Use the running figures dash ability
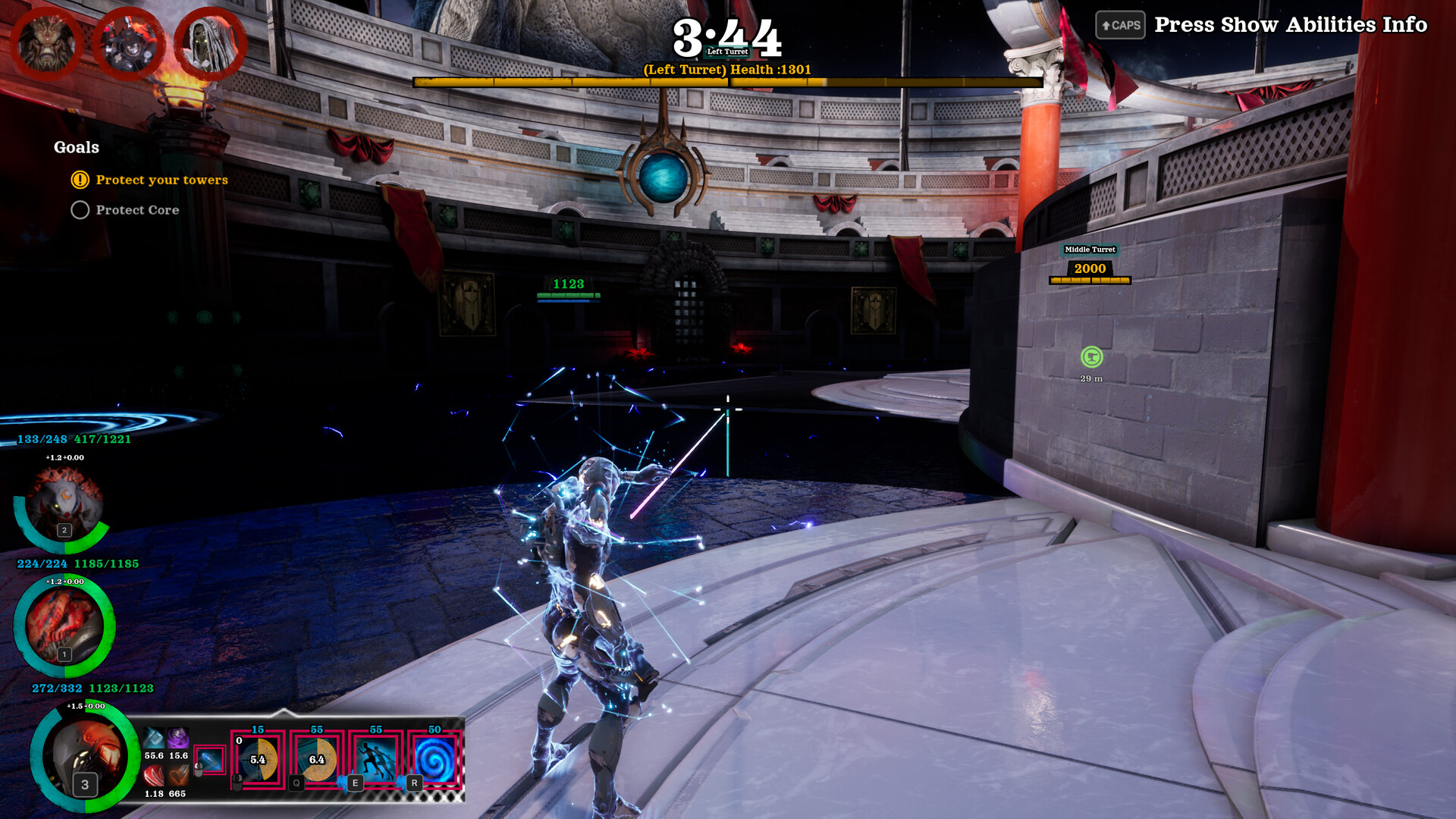The width and height of the screenshot is (1456, 819). click(376, 760)
